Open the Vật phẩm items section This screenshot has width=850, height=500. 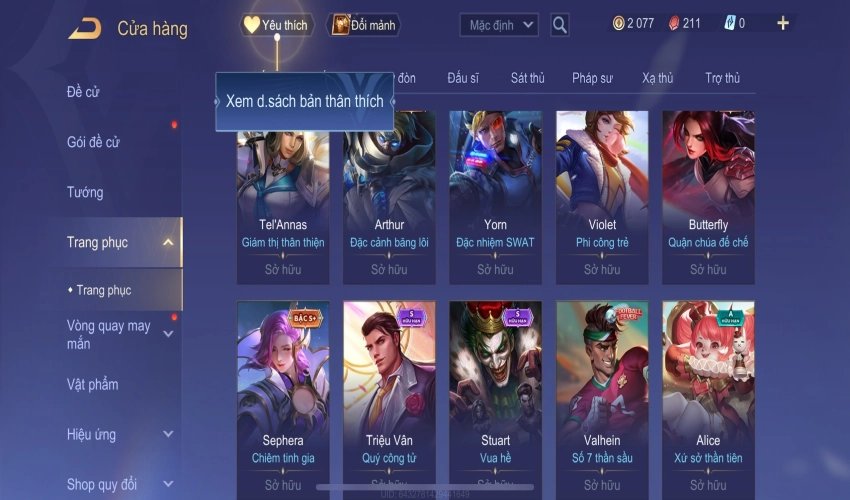[x=92, y=385]
